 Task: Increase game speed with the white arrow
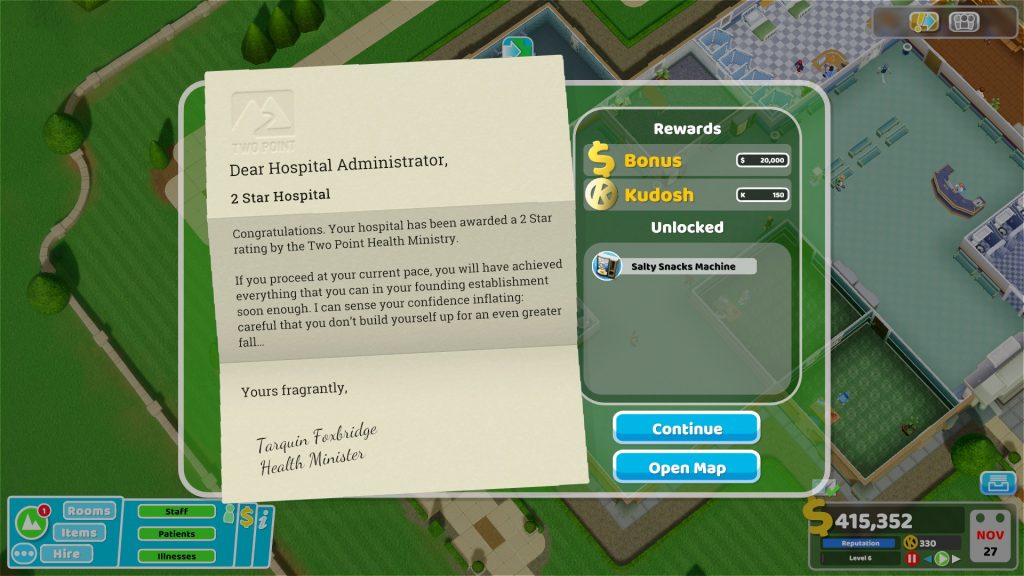coord(956,558)
